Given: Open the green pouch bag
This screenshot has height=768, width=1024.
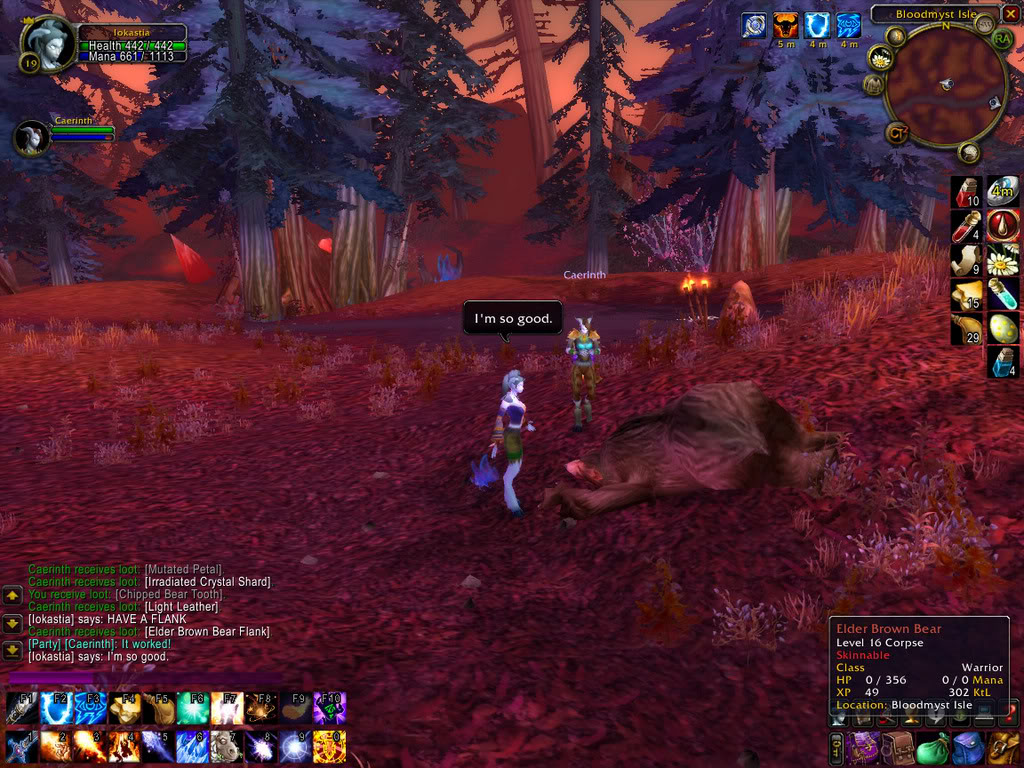Looking at the screenshot, I should (932, 748).
